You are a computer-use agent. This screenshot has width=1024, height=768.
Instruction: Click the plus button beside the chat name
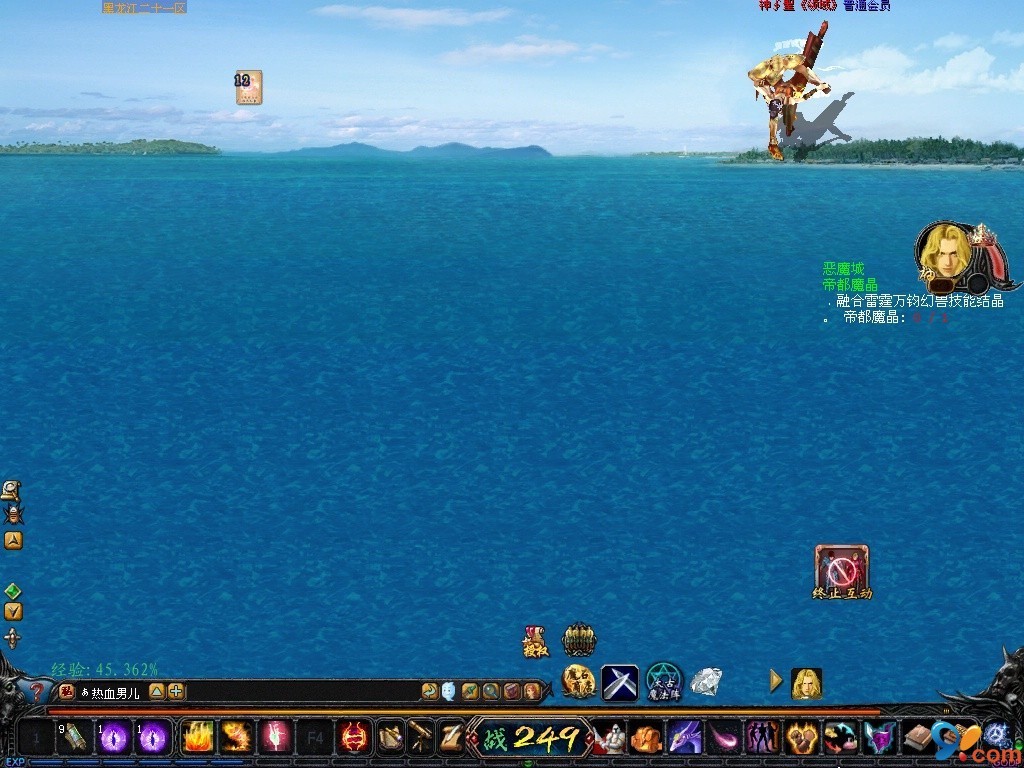point(176,691)
